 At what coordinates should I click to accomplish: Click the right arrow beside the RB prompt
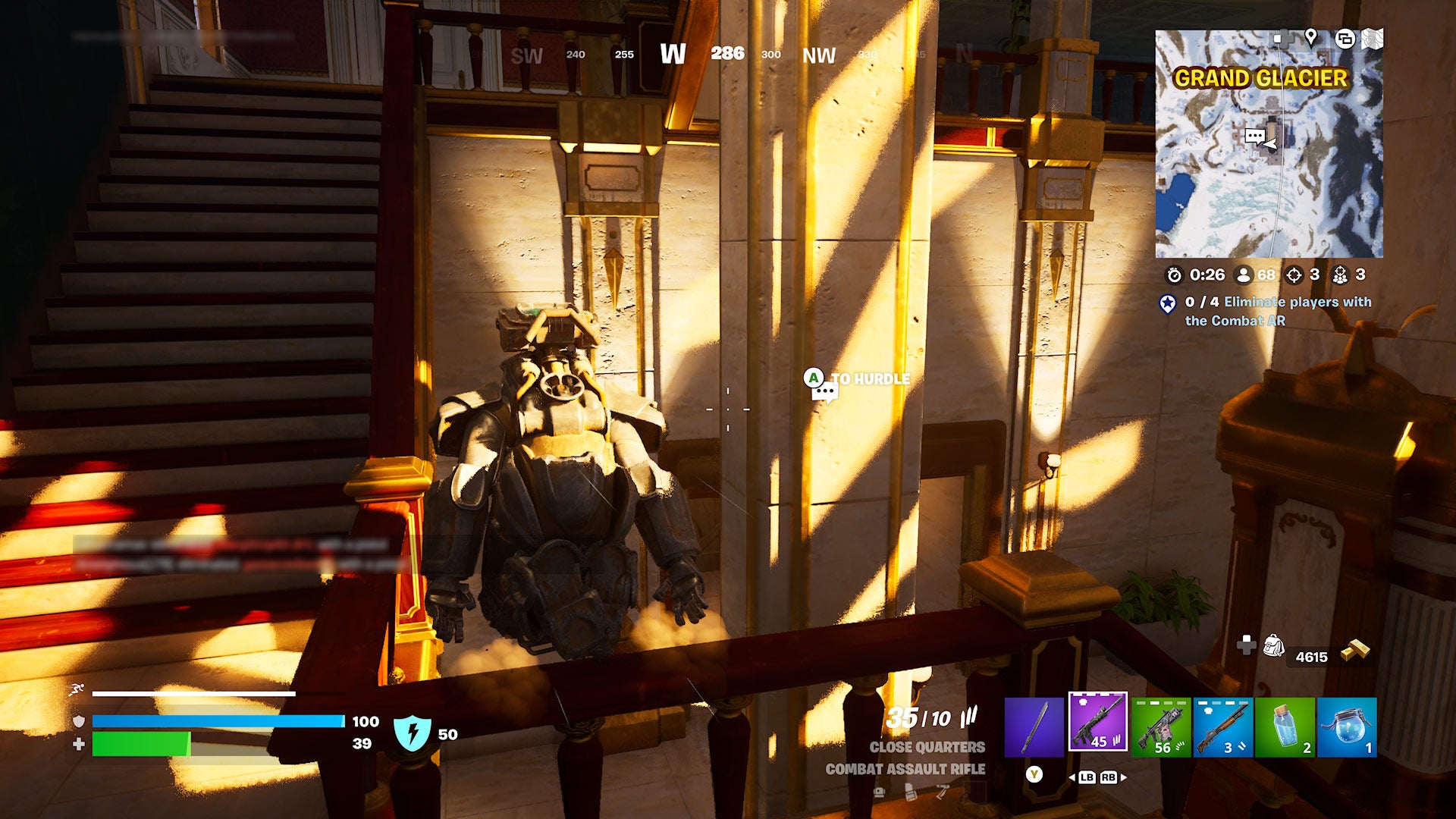[1124, 777]
